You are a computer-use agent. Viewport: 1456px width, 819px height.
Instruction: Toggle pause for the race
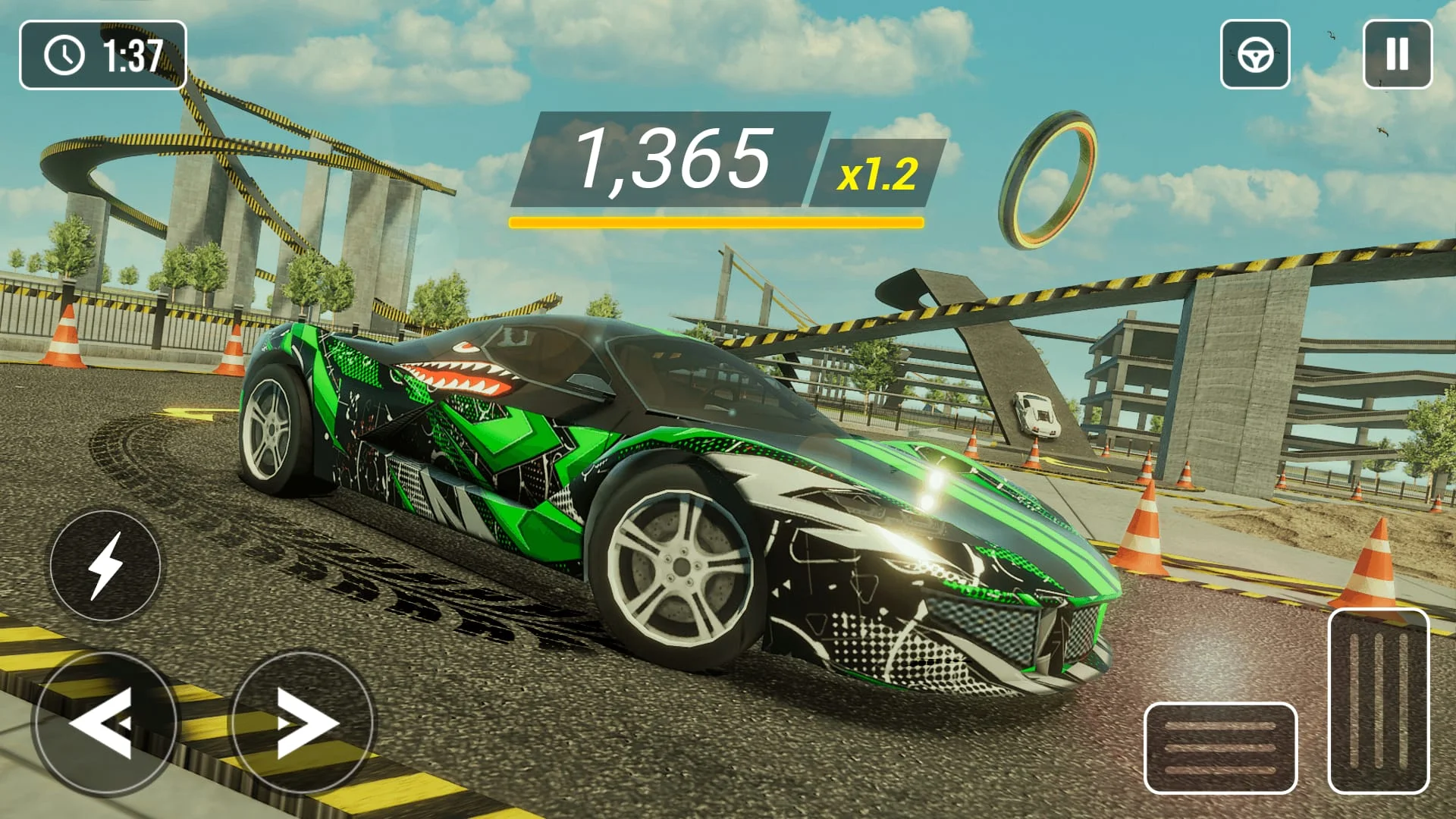tap(1398, 52)
